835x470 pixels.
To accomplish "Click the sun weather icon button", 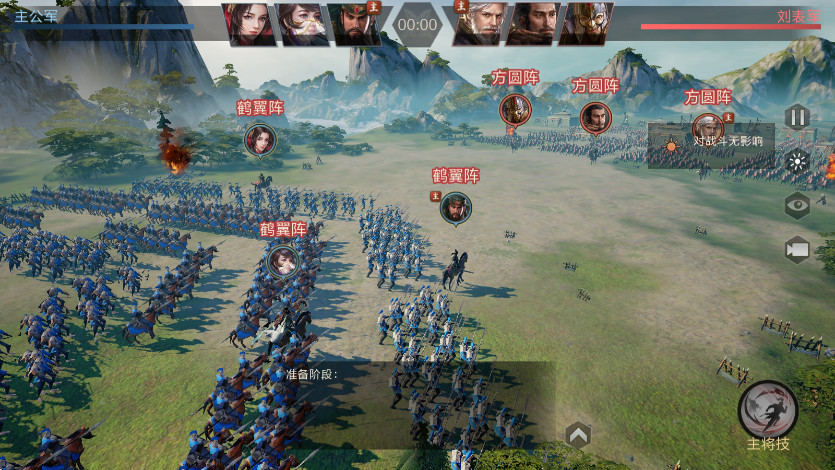I will point(797,161).
